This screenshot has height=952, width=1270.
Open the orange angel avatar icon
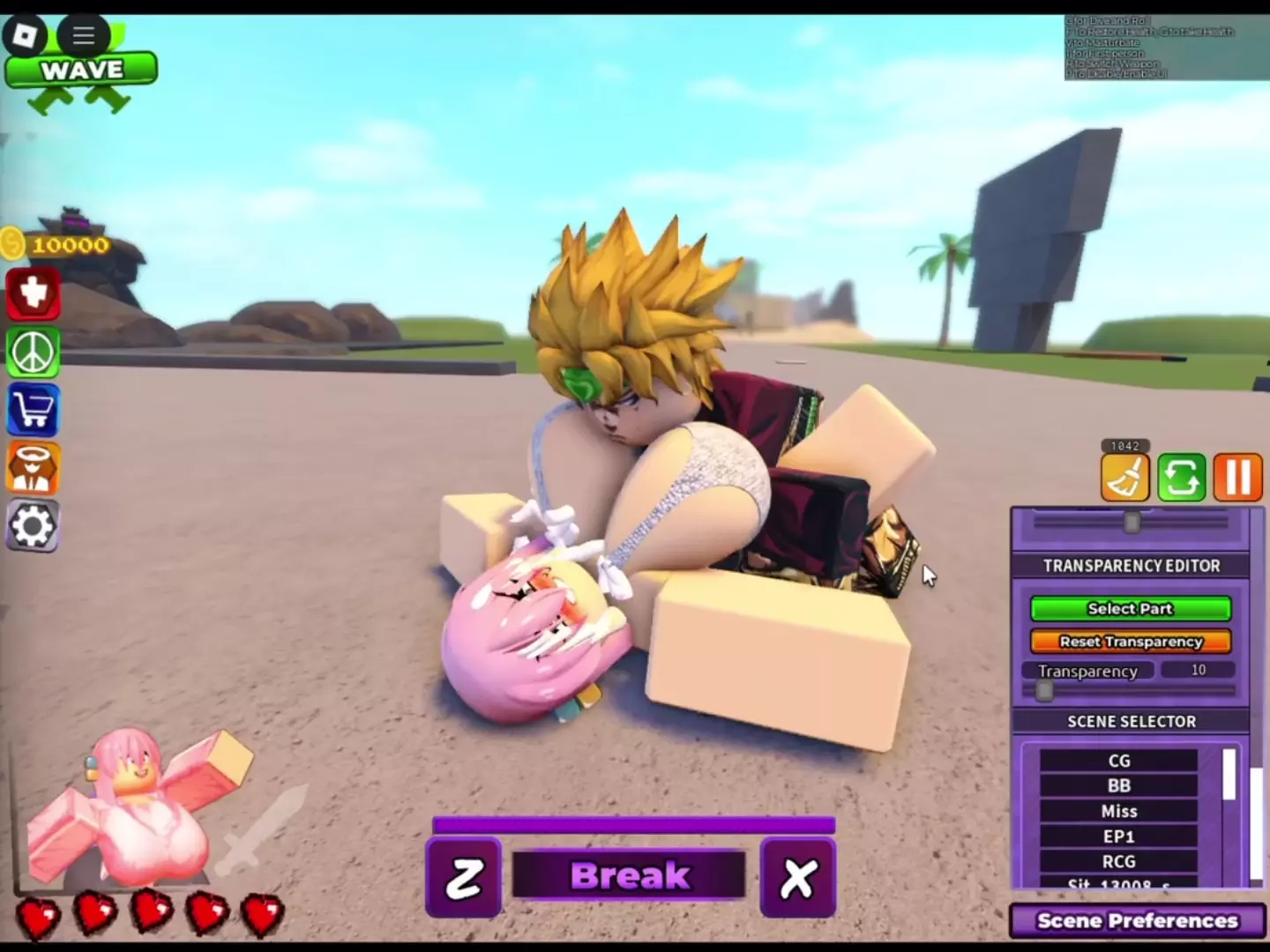[x=34, y=467]
